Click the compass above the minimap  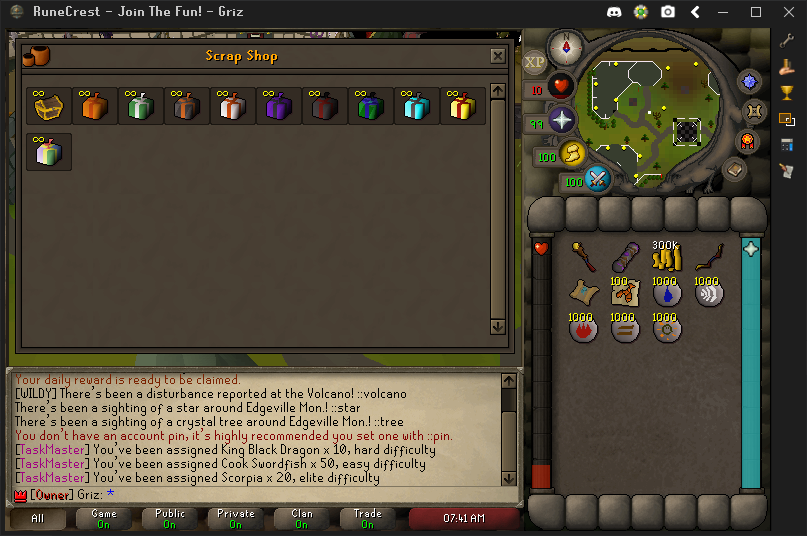tap(572, 45)
